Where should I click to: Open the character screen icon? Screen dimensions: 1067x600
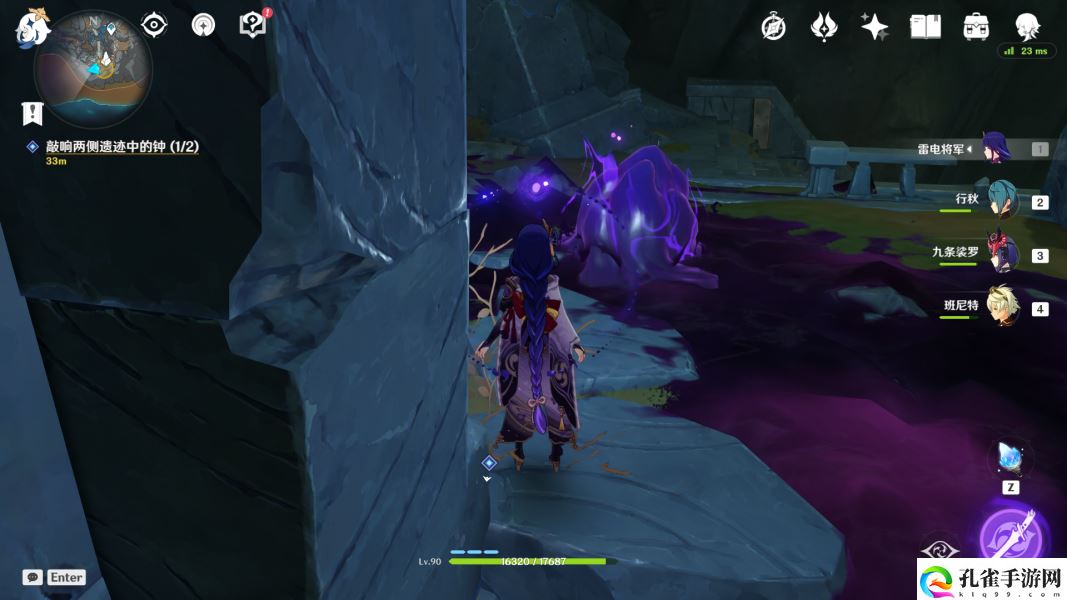click(x=1027, y=27)
